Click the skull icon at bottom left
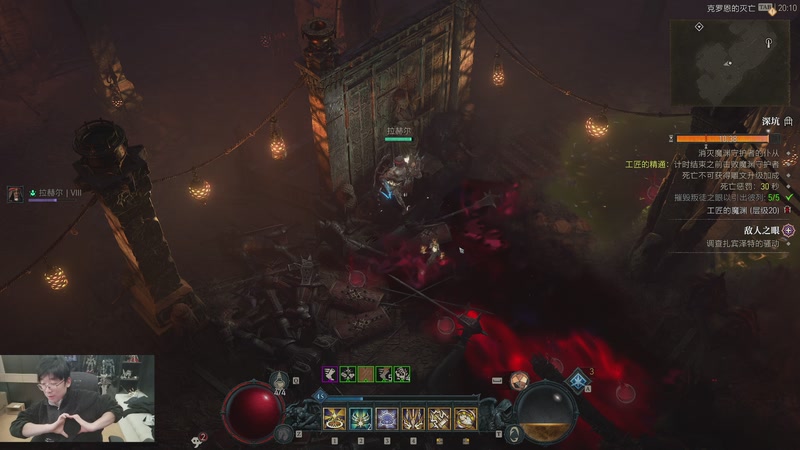This screenshot has height=450, width=800. [x=198, y=440]
